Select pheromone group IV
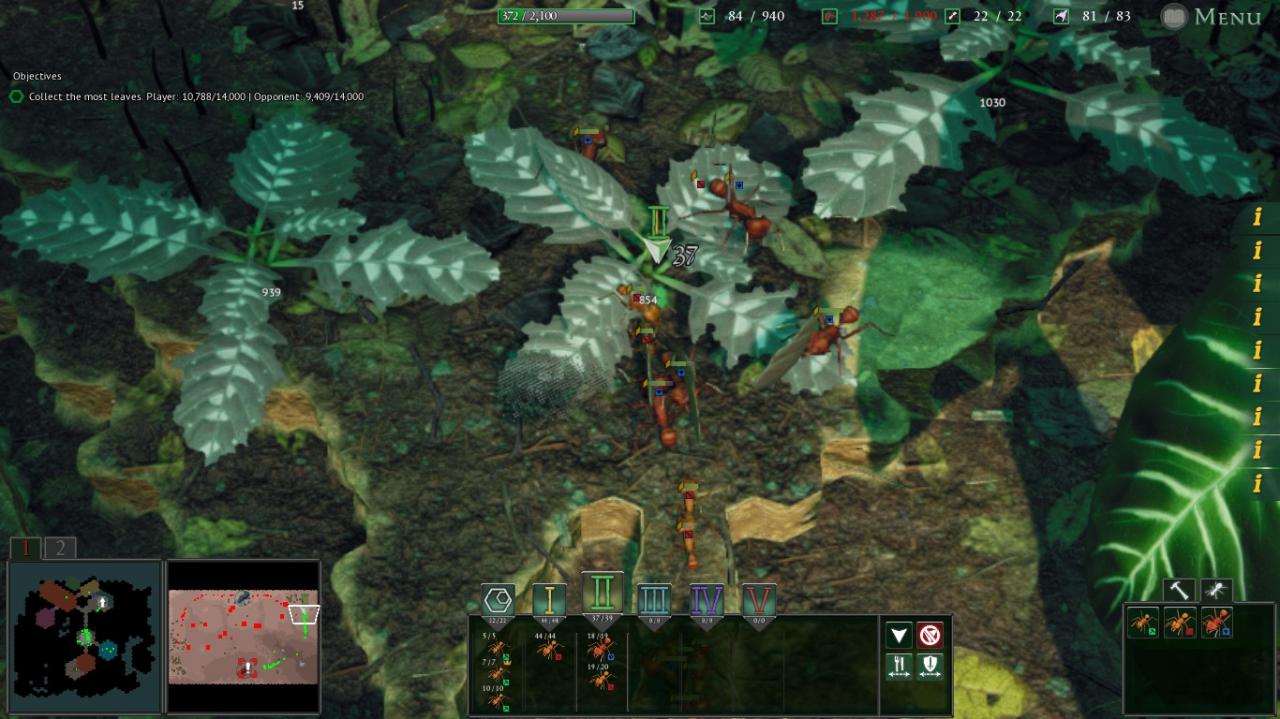The image size is (1280, 719). point(707,600)
